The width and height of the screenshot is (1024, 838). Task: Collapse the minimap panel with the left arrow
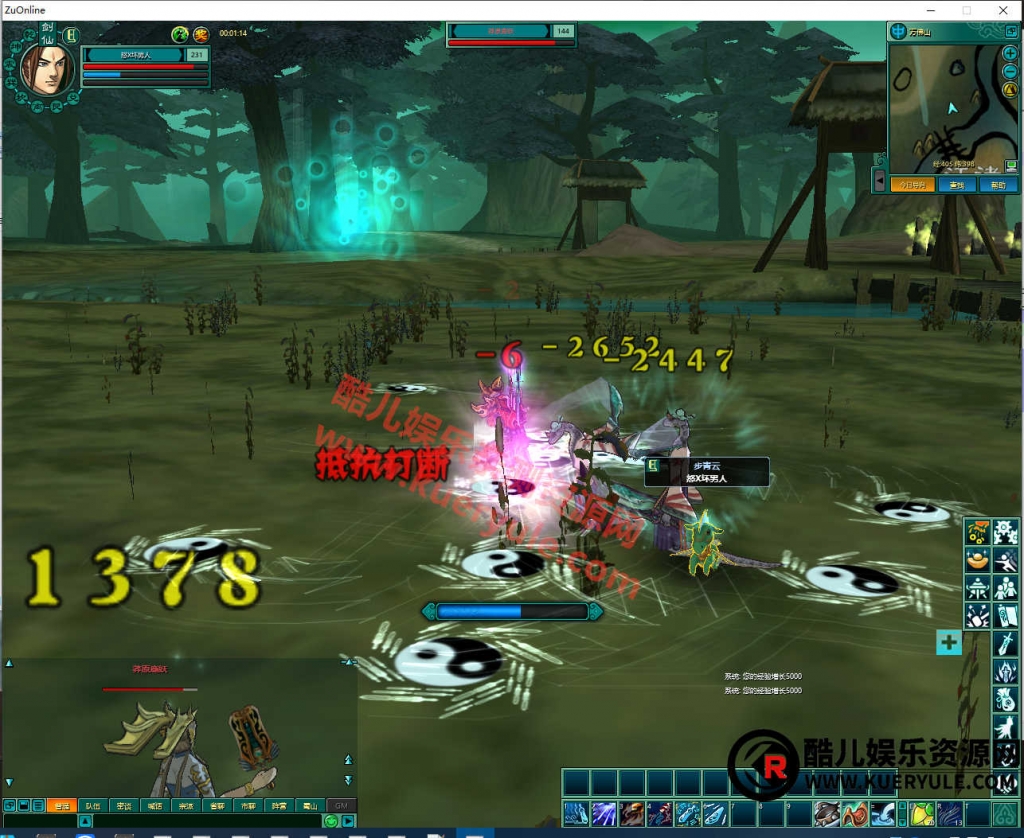(879, 181)
